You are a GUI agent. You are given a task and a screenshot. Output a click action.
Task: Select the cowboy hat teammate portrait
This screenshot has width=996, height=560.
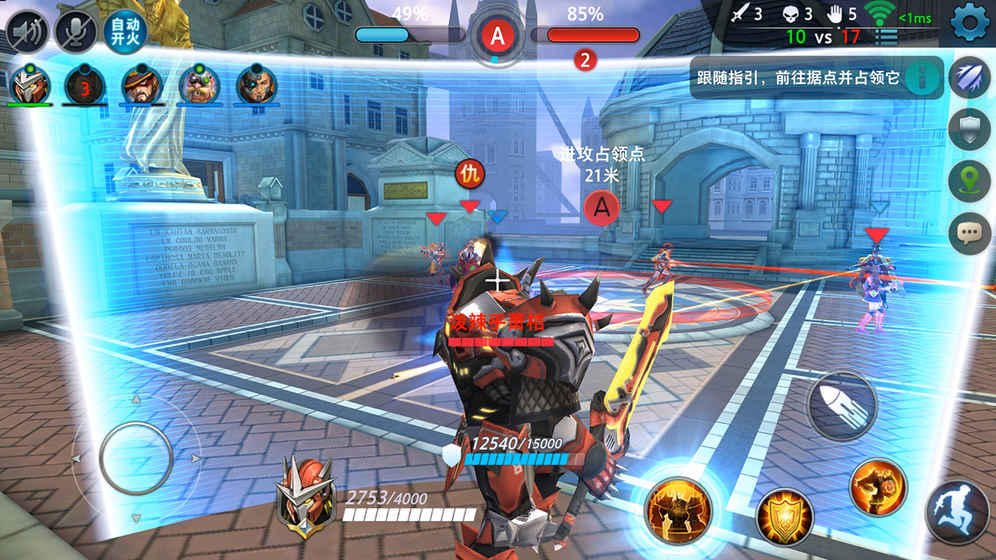coord(143,84)
